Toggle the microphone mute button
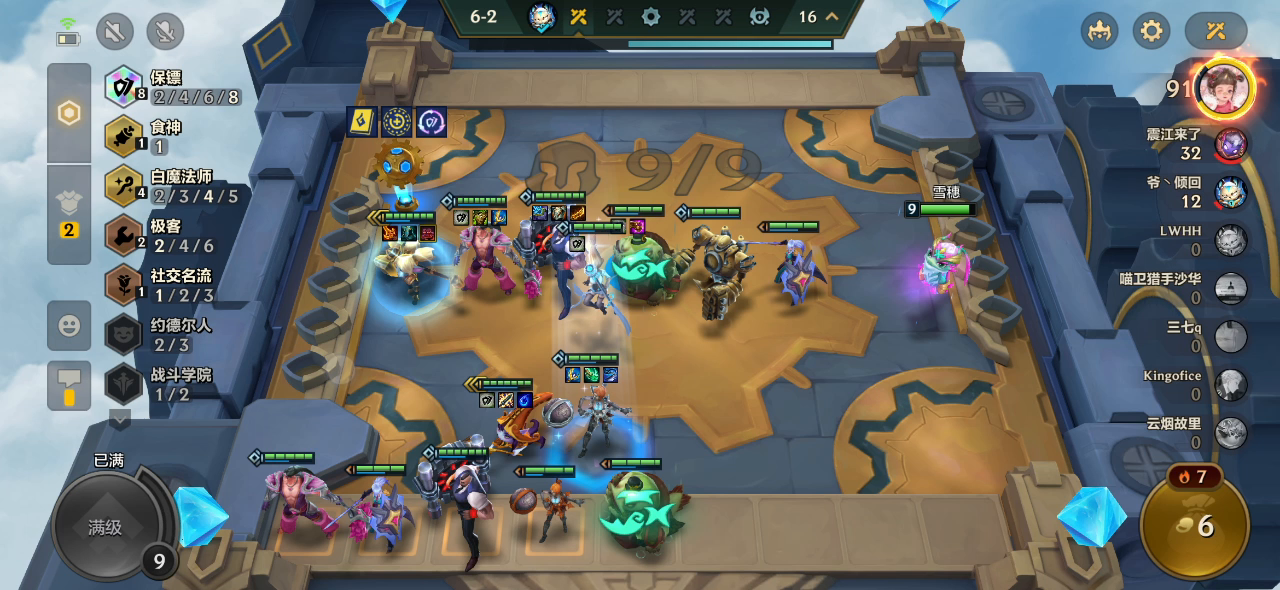The width and height of the screenshot is (1280, 590). pos(165,31)
